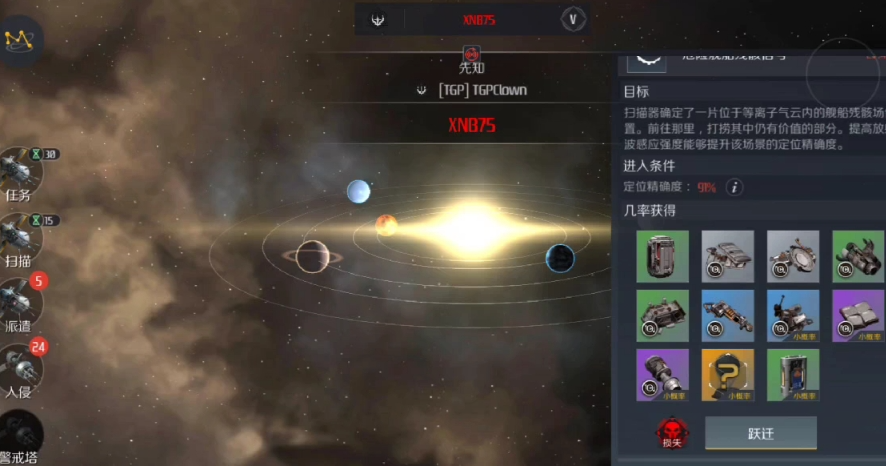Open the 扫描 scan menu
The image size is (886, 466).
18,236
